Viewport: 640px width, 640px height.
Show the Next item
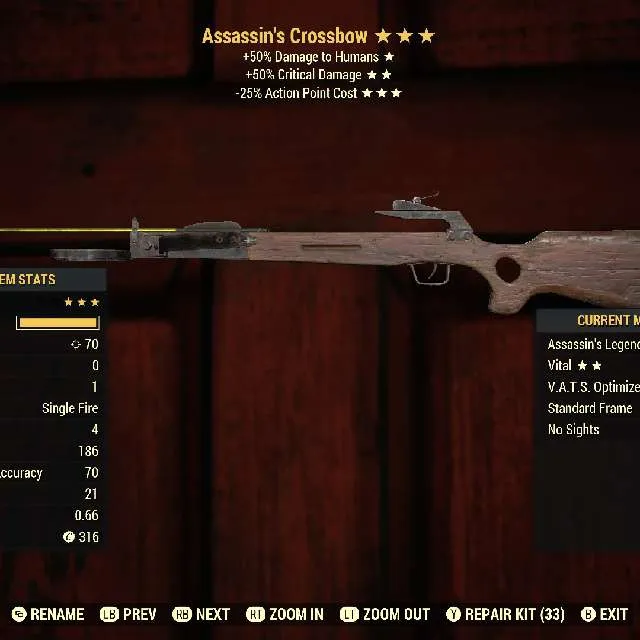coord(201,614)
